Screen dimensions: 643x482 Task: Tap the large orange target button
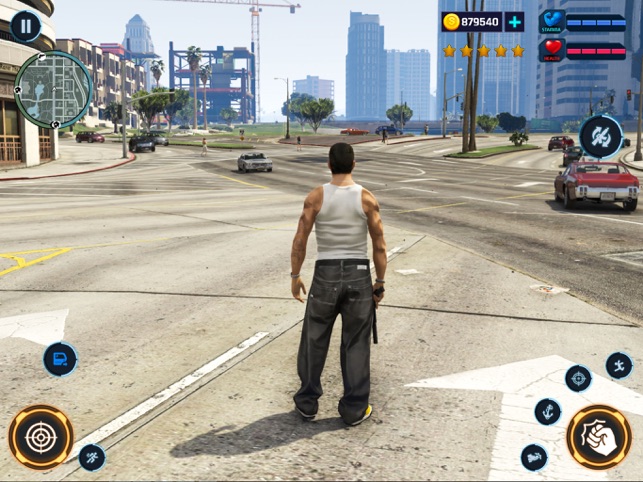pyautogui.click(x=41, y=437)
